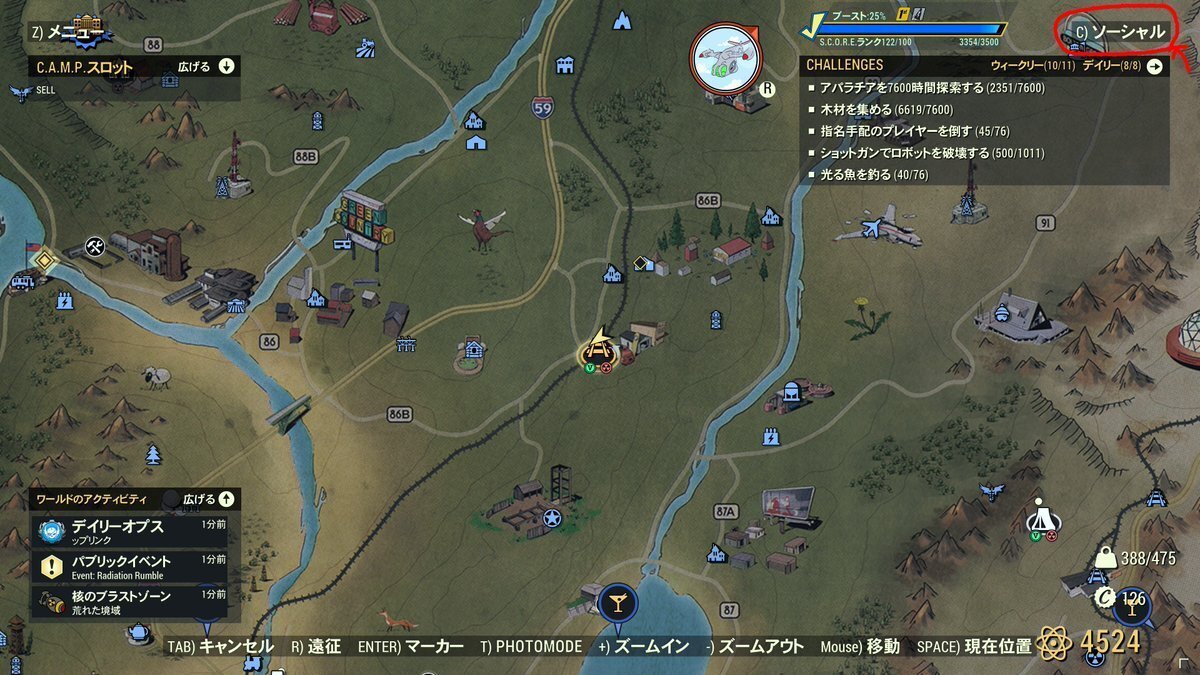
Task: Select the sheep map location icon
Action: (x=153, y=376)
